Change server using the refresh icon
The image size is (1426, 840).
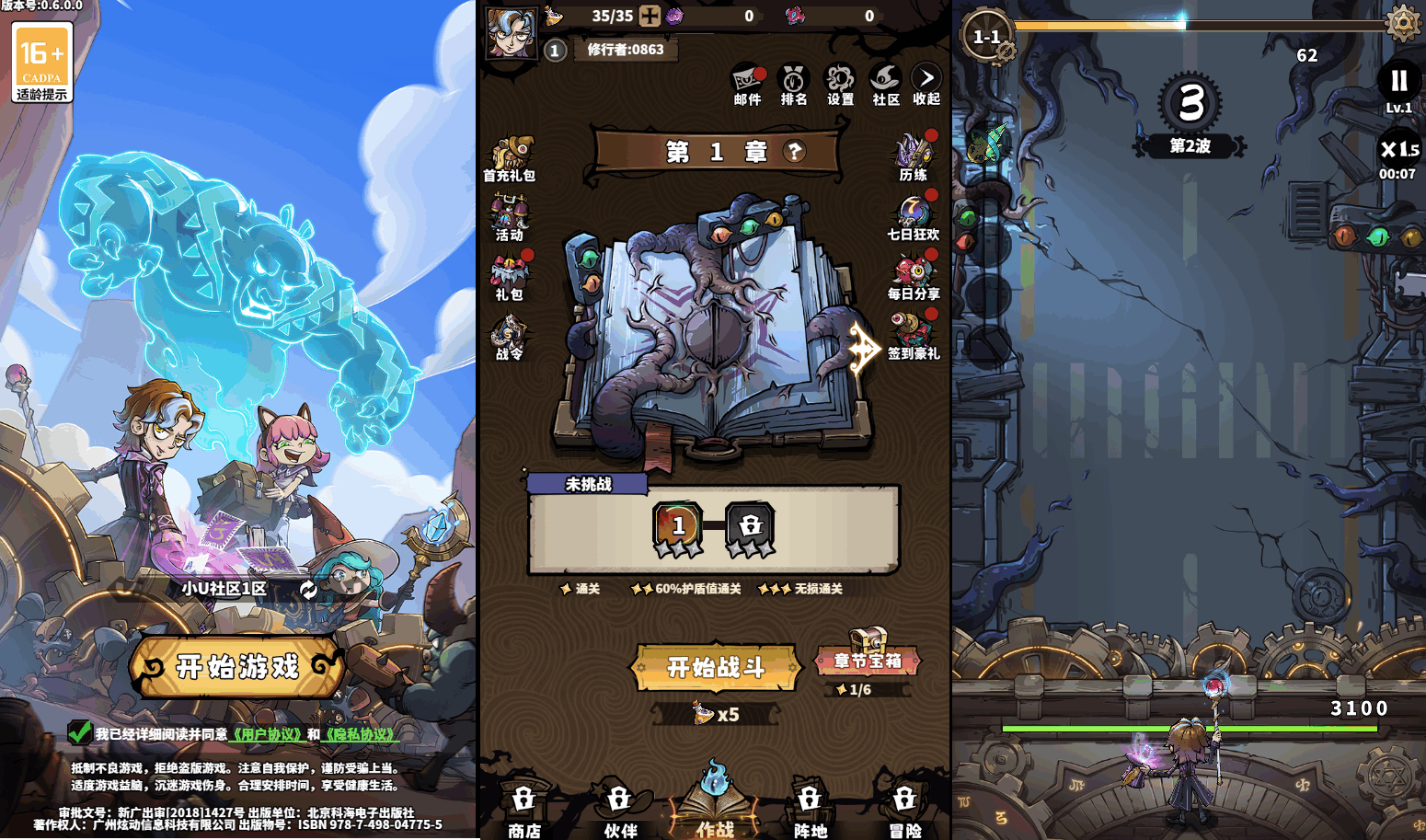pos(308,589)
